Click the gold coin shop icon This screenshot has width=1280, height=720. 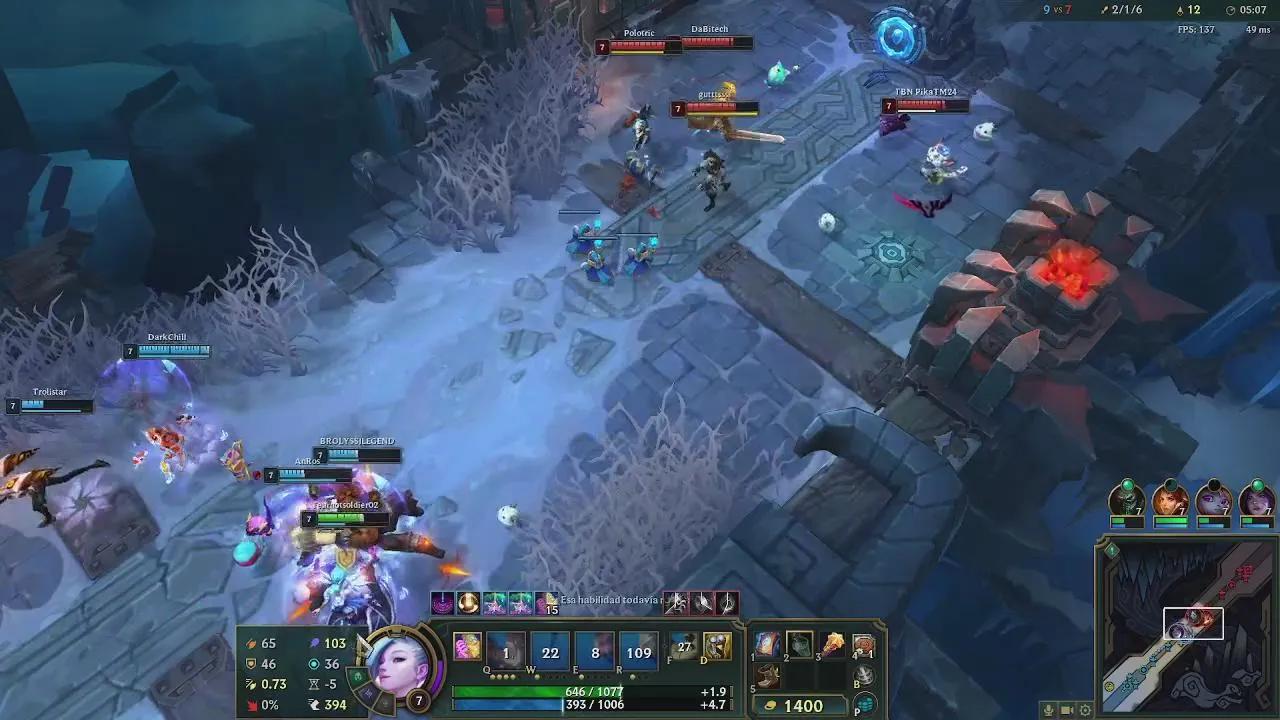point(771,705)
